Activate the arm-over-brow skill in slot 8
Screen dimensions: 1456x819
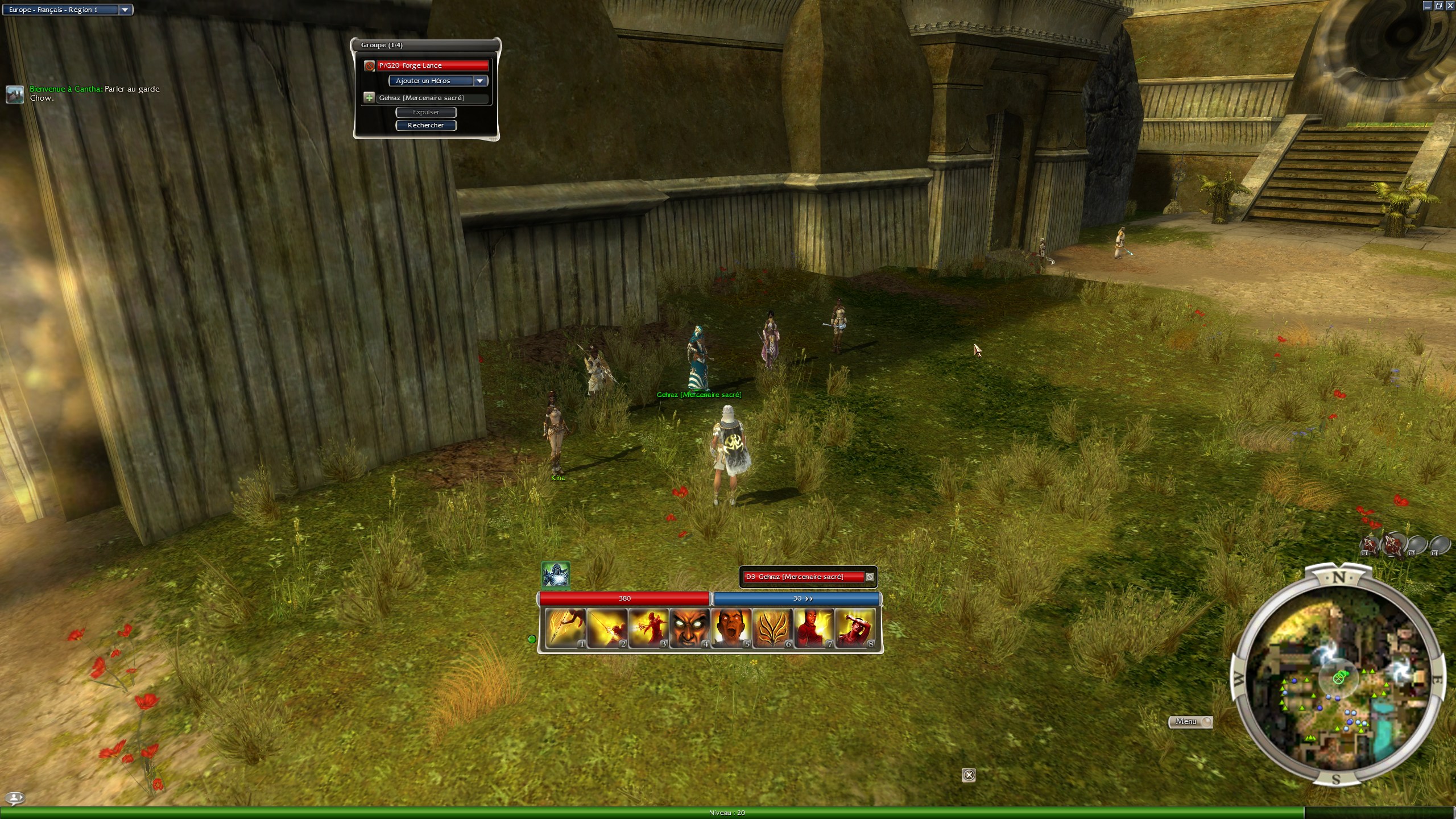tap(855, 628)
